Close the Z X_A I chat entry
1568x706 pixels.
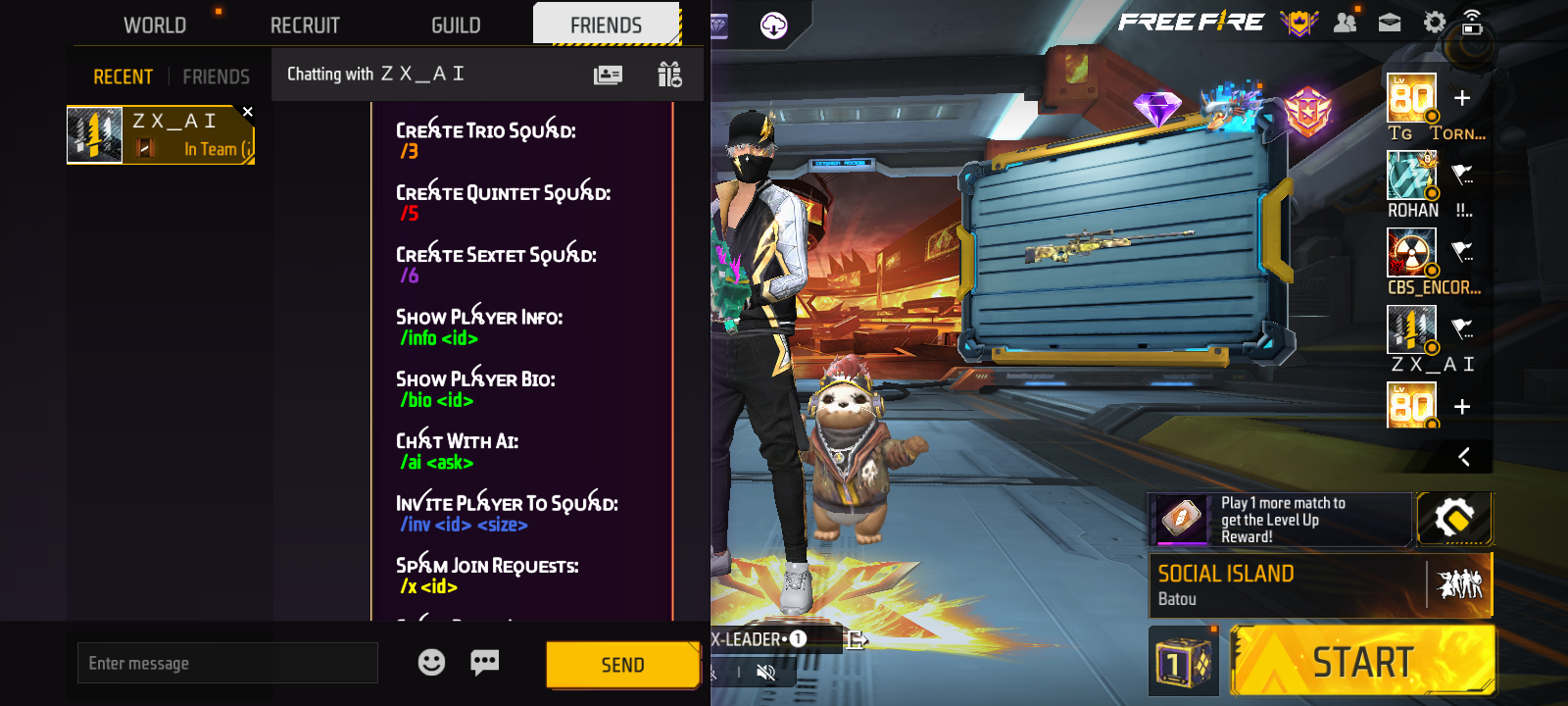click(248, 112)
